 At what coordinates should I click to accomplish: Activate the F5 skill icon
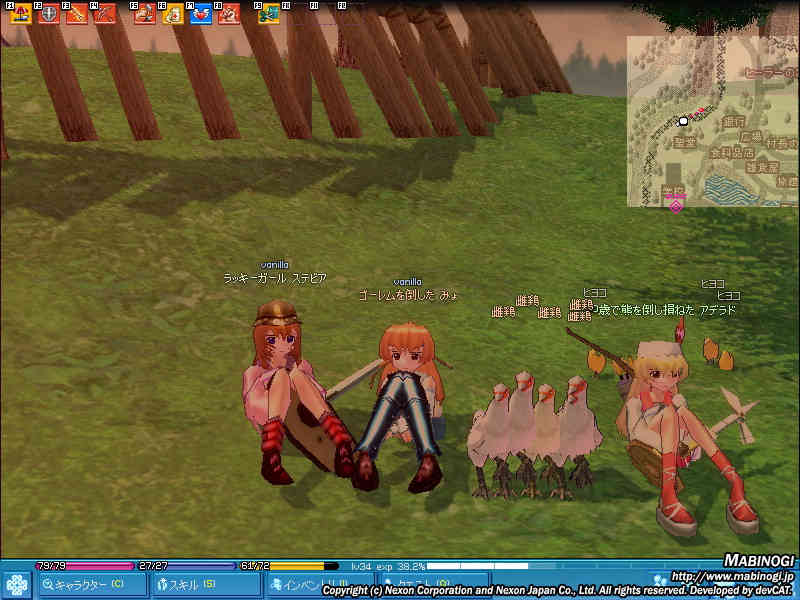[144, 14]
